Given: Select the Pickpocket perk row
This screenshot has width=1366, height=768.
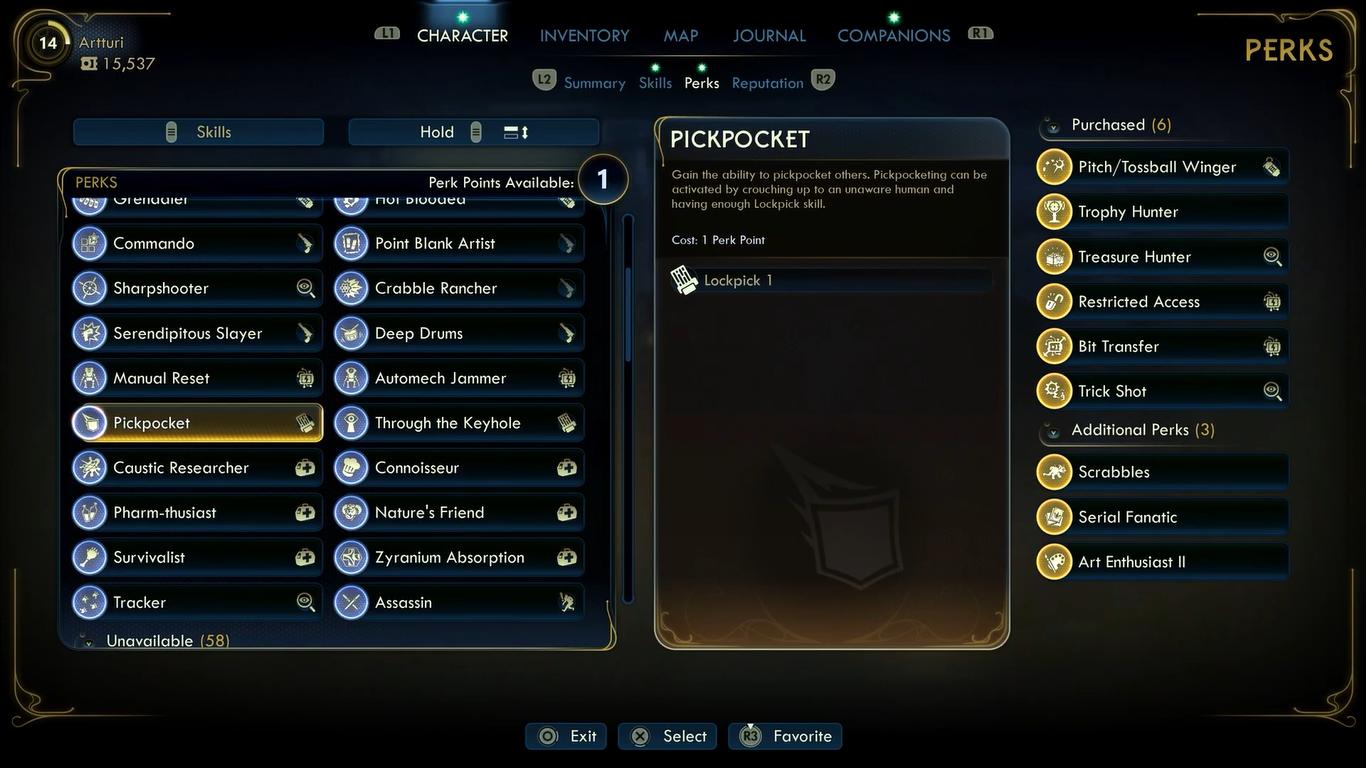Looking at the screenshot, I should point(197,423).
